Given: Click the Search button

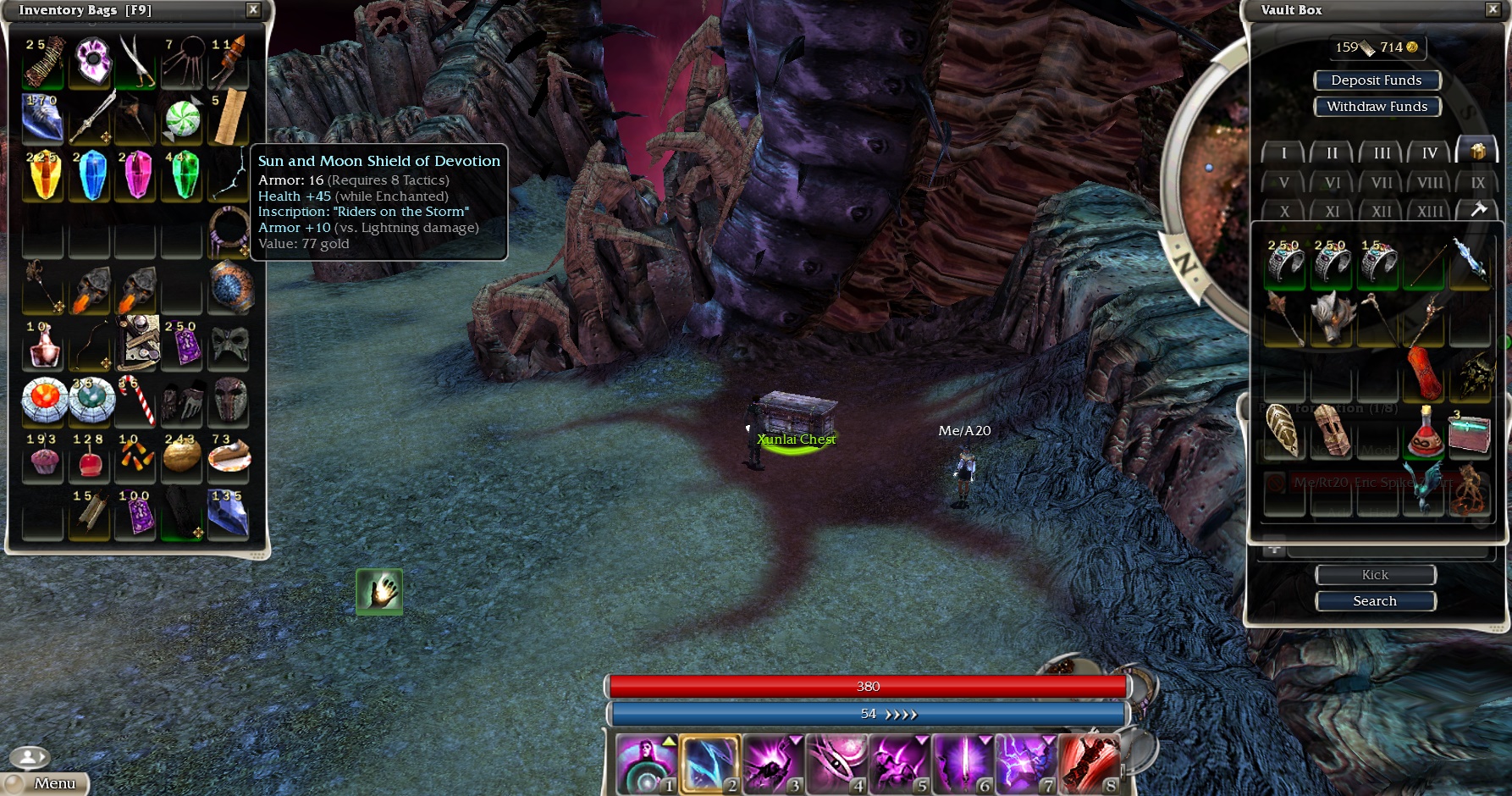Looking at the screenshot, I should click(1375, 601).
